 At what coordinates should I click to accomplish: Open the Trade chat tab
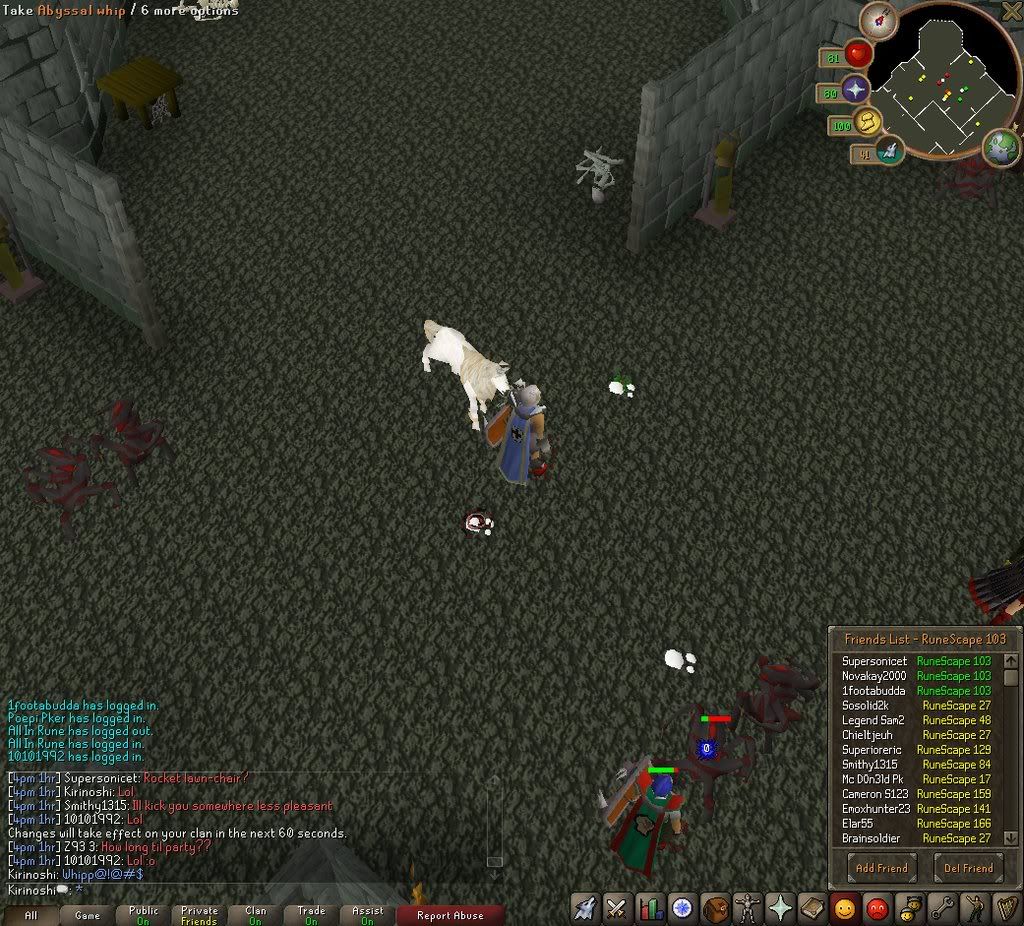312,914
